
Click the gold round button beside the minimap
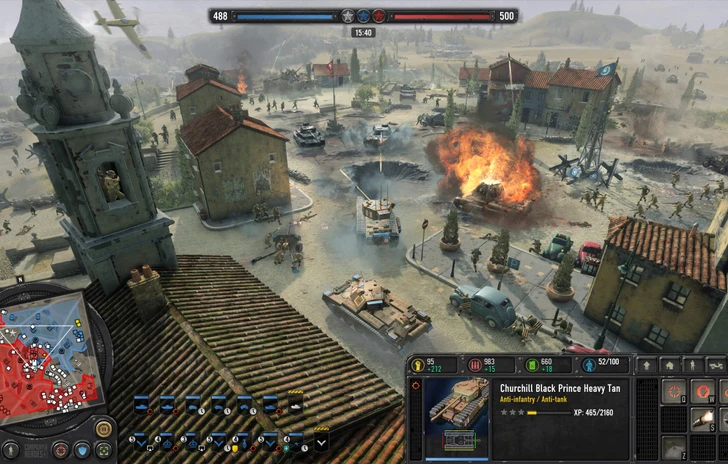(103, 428)
